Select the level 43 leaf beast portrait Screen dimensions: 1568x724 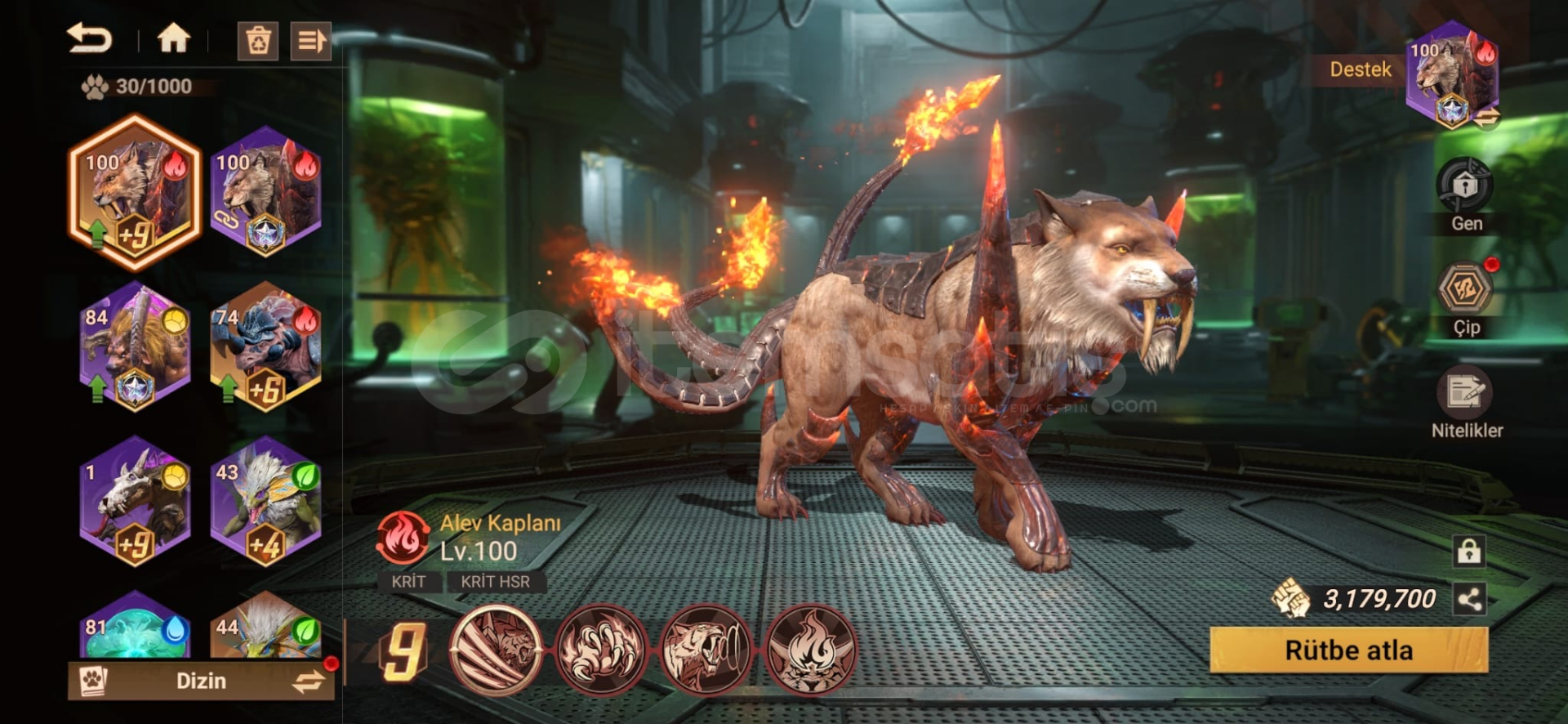pyautogui.click(x=265, y=501)
